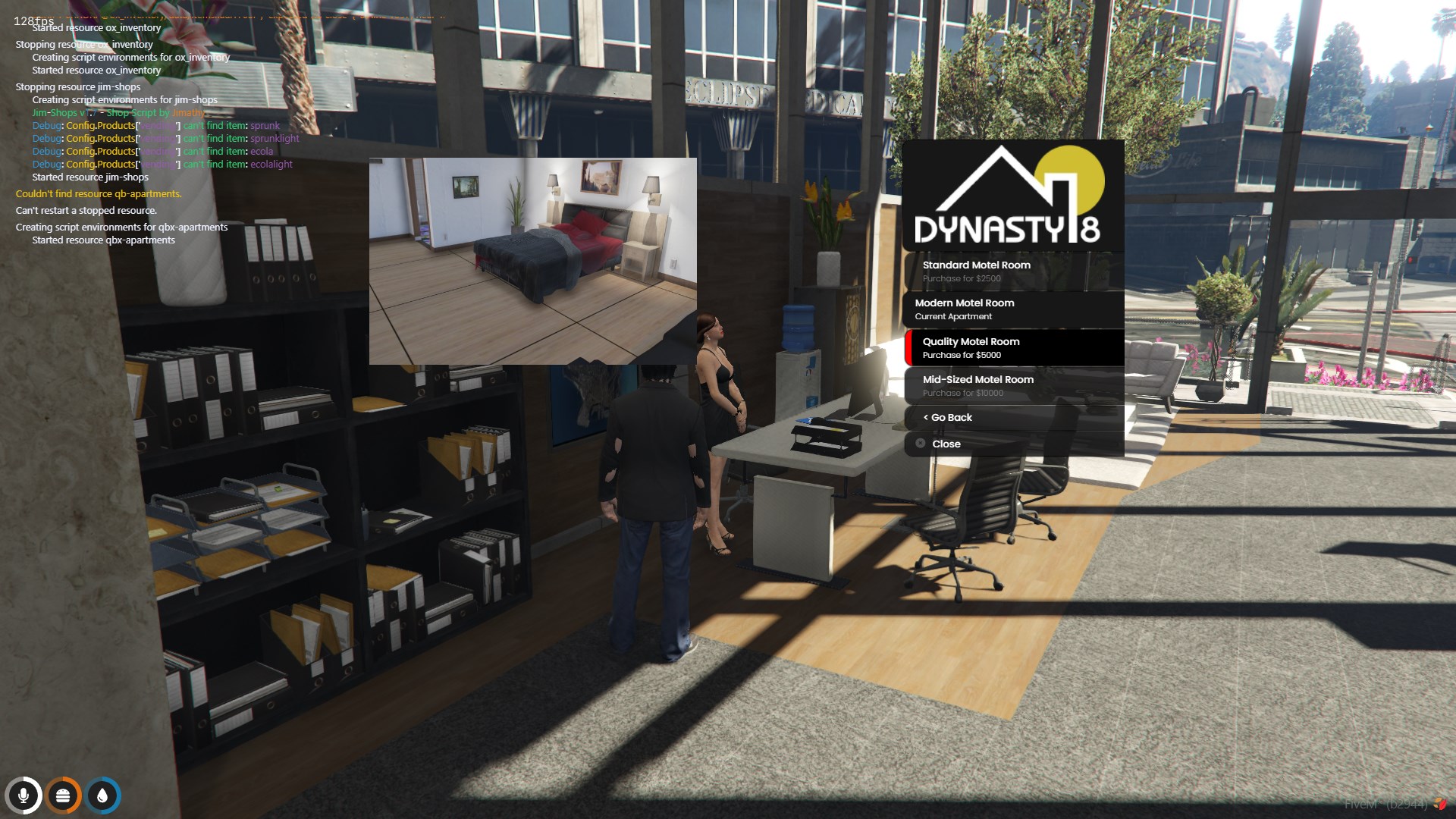Choose the Modern Motel Room entry
Viewport: 1456px width, 819px height.
(1013, 309)
